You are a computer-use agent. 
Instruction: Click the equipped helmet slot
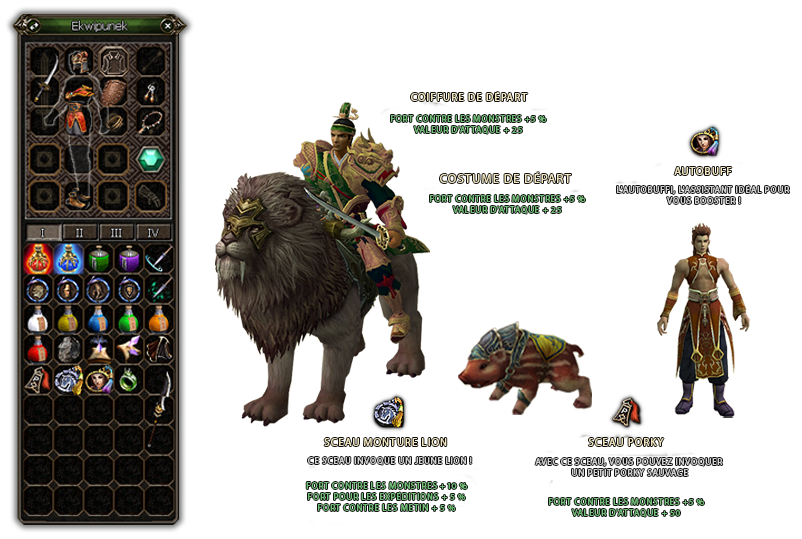[80, 61]
